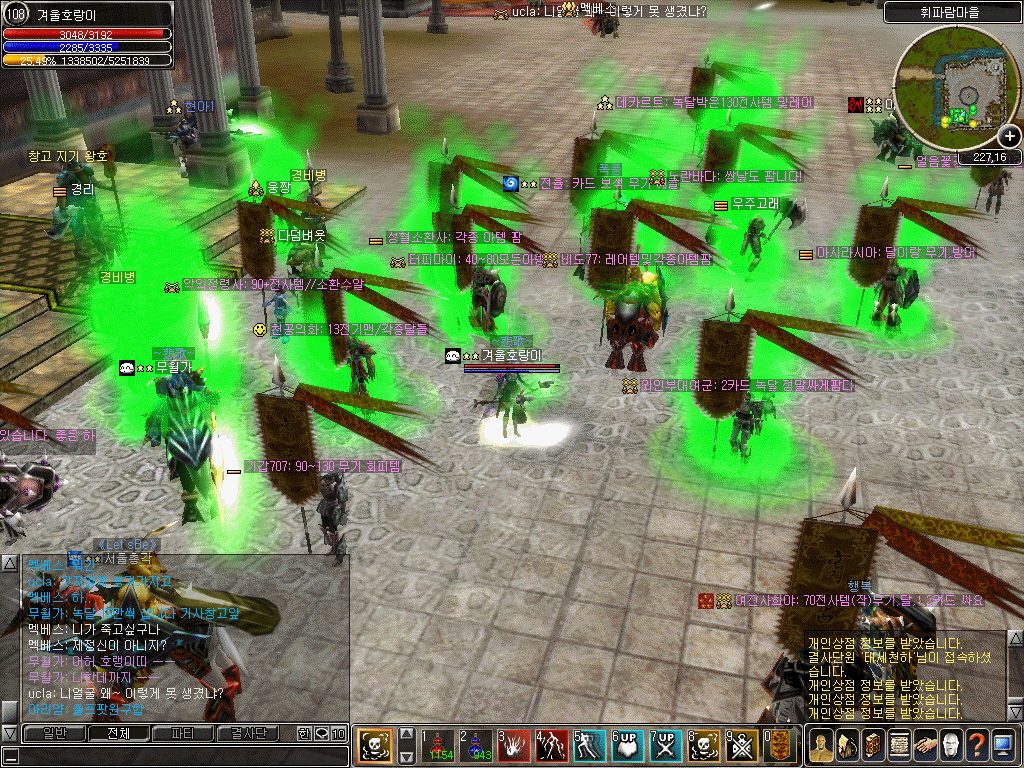
Task: Click the chat text input box
Action: 175,756
